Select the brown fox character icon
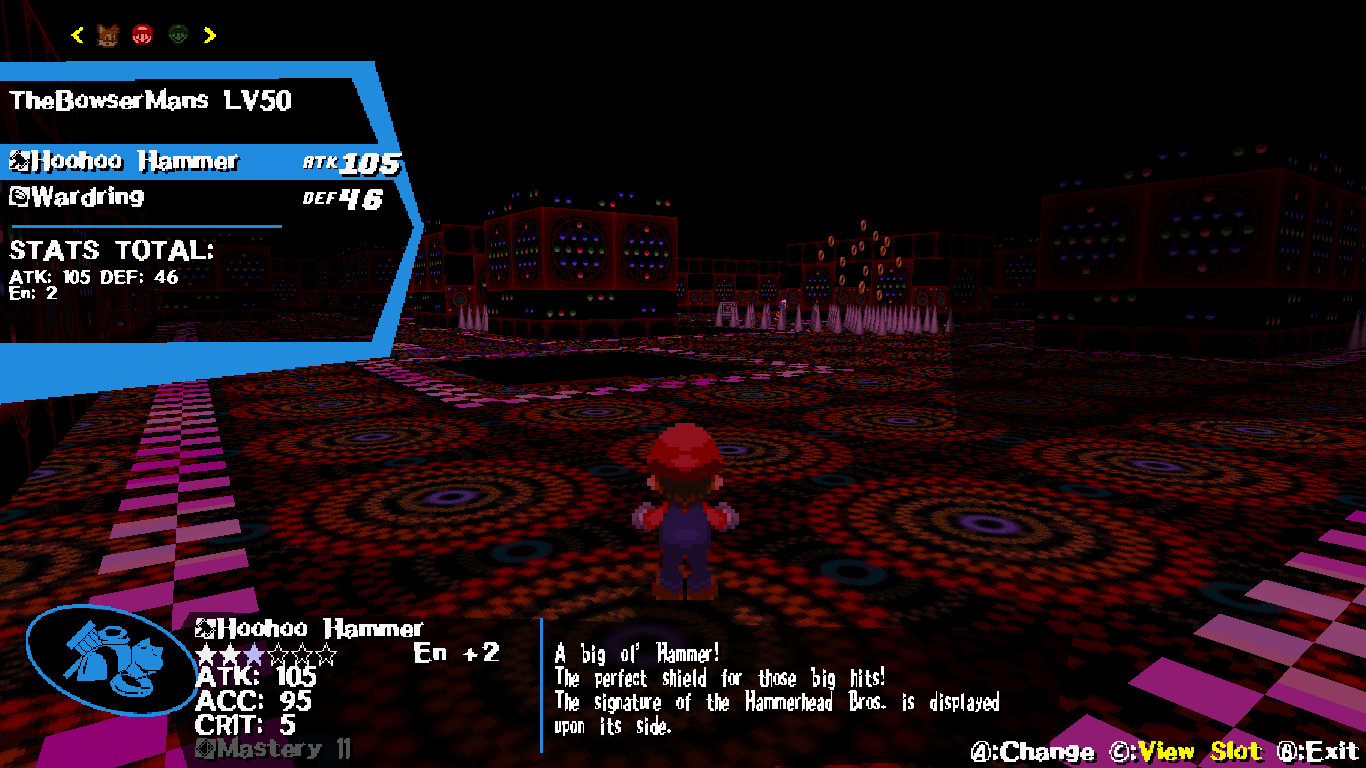The height and width of the screenshot is (768, 1366). (109, 34)
